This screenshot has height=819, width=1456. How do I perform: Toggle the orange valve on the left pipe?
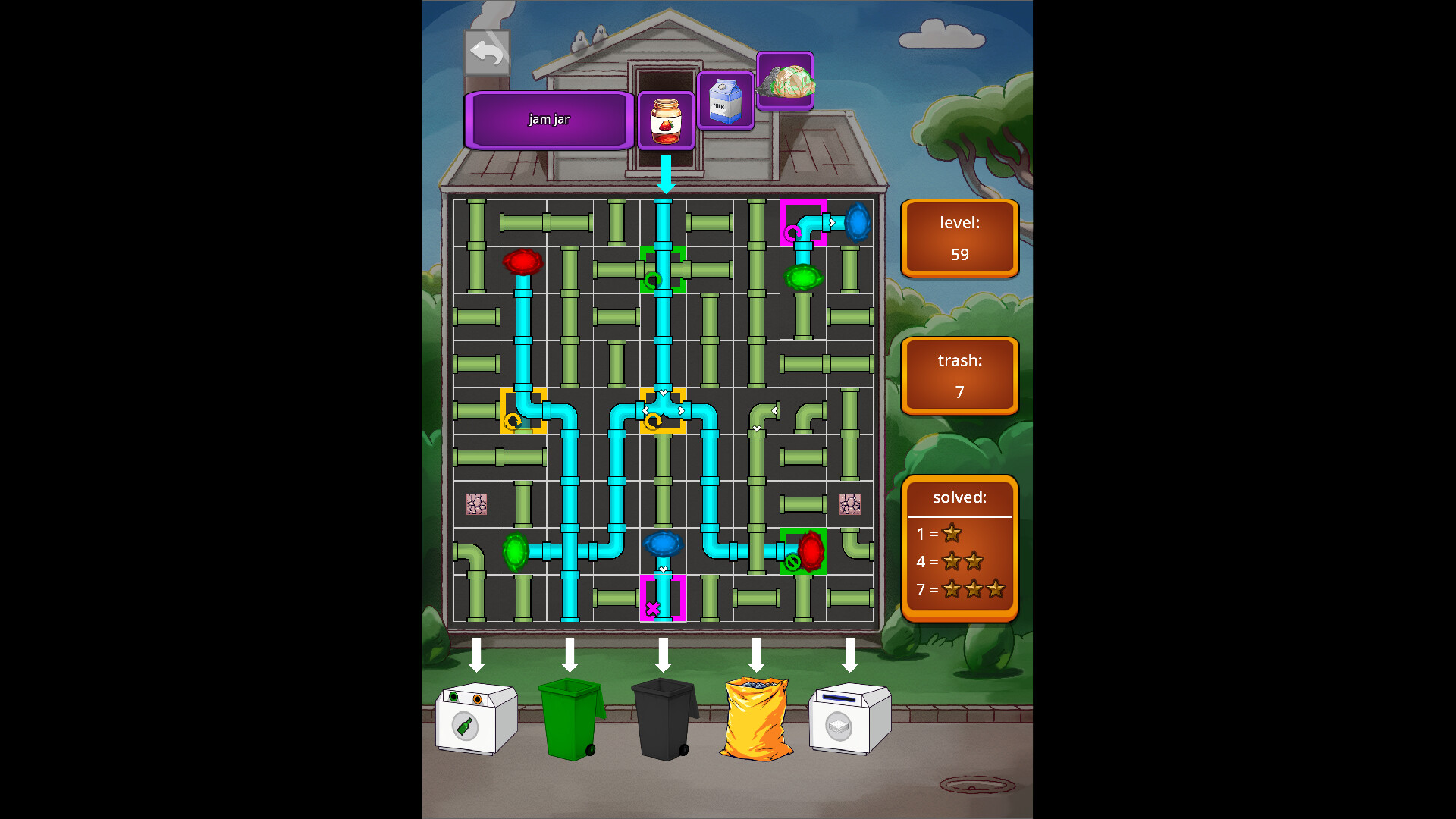[x=514, y=422]
